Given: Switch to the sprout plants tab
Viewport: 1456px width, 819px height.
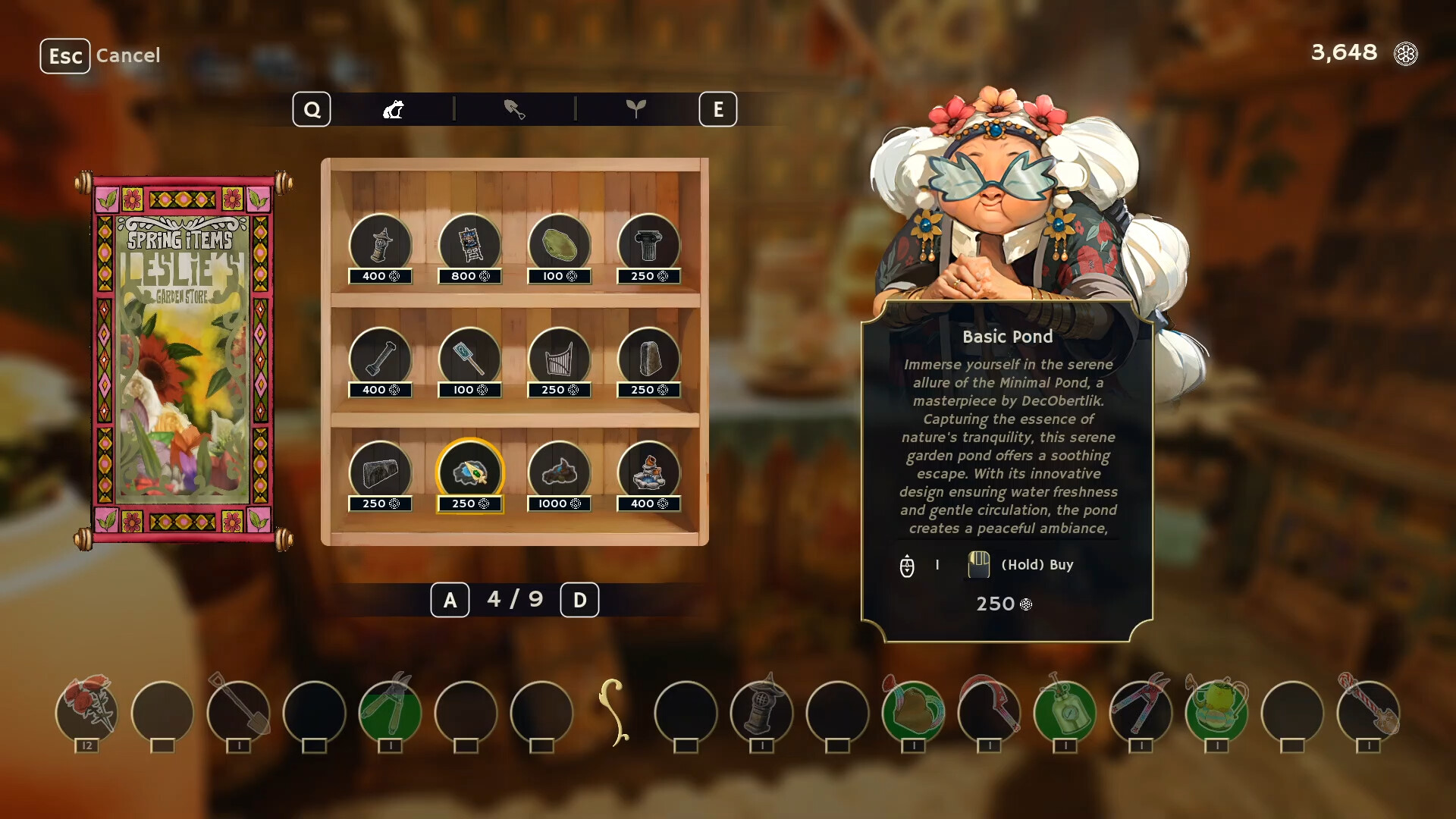Looking at the screenshot, I should coord(637,108).
